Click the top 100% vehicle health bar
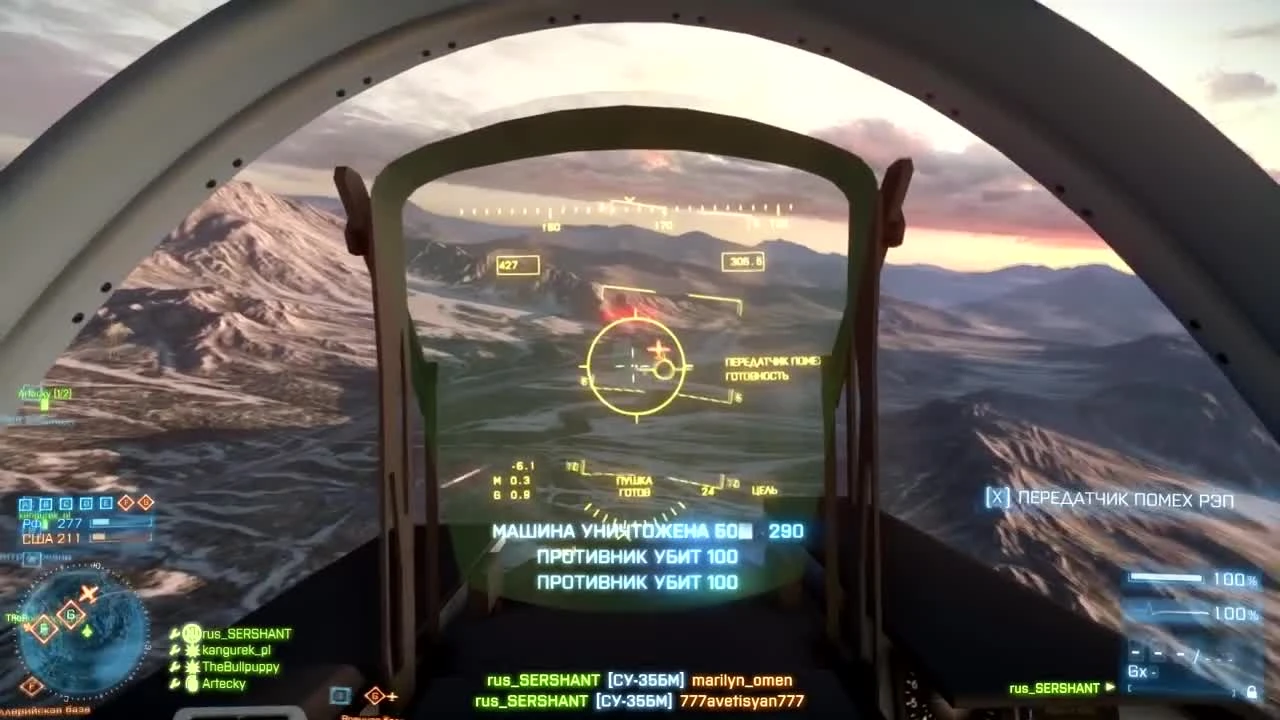The width and height of the screenshot is (1280, 720). pyautogui.click(x=1168, y=578)
